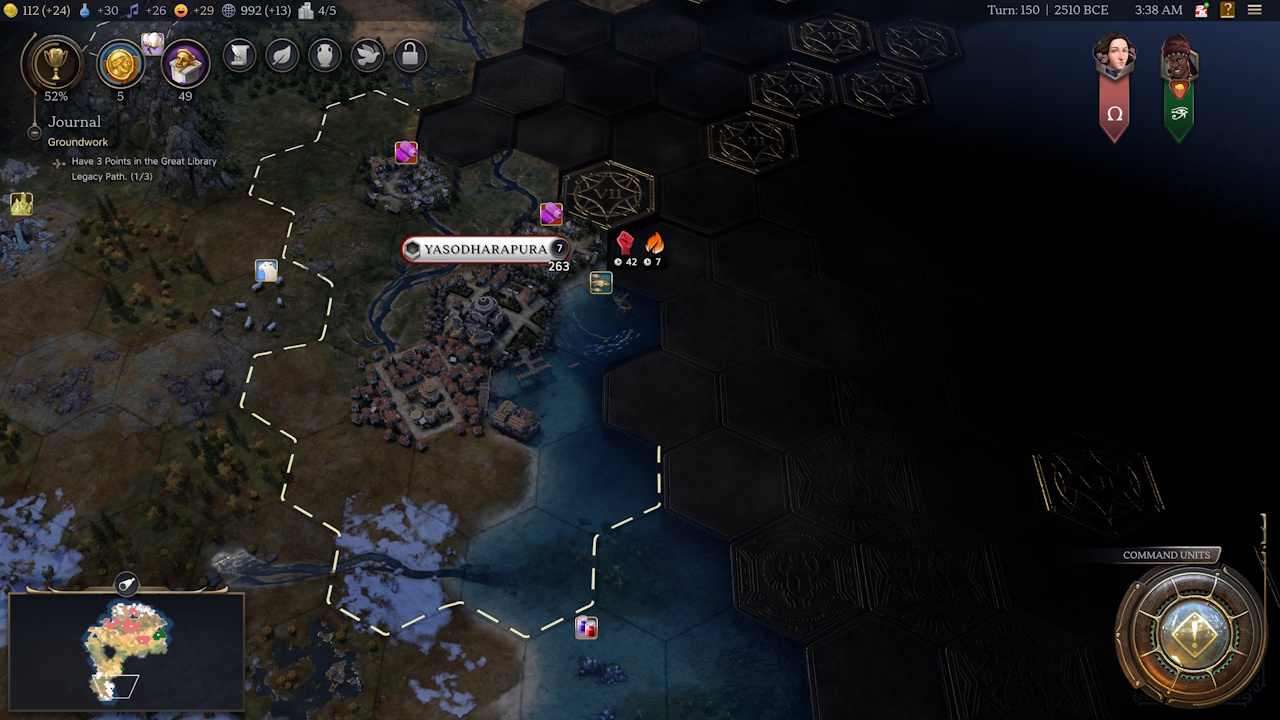Click the gold treasury yield in top bar
Screen dimensions: 1280x720
tap(38, 10)
